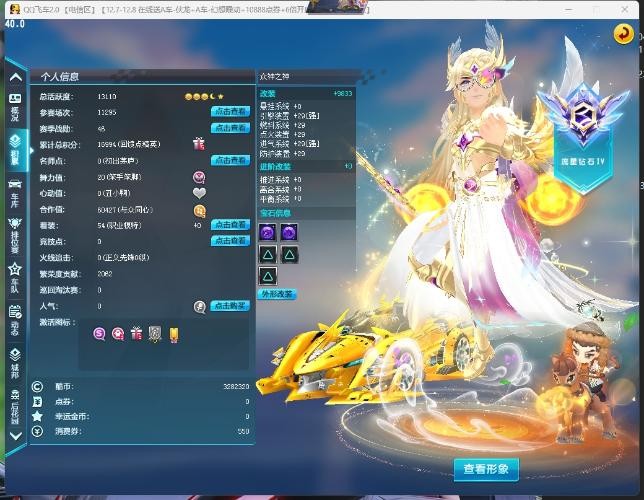Open the 外形改装 appearance mod button
Viewport: 644px width, 500px height.
click(x=277, y=295)
